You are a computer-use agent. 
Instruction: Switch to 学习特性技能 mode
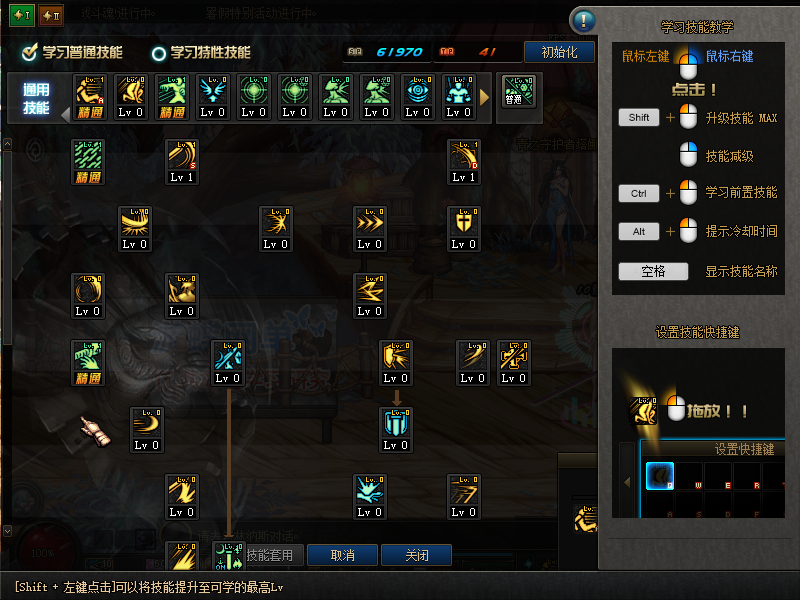pyautogui.click(x=201, y=52)
